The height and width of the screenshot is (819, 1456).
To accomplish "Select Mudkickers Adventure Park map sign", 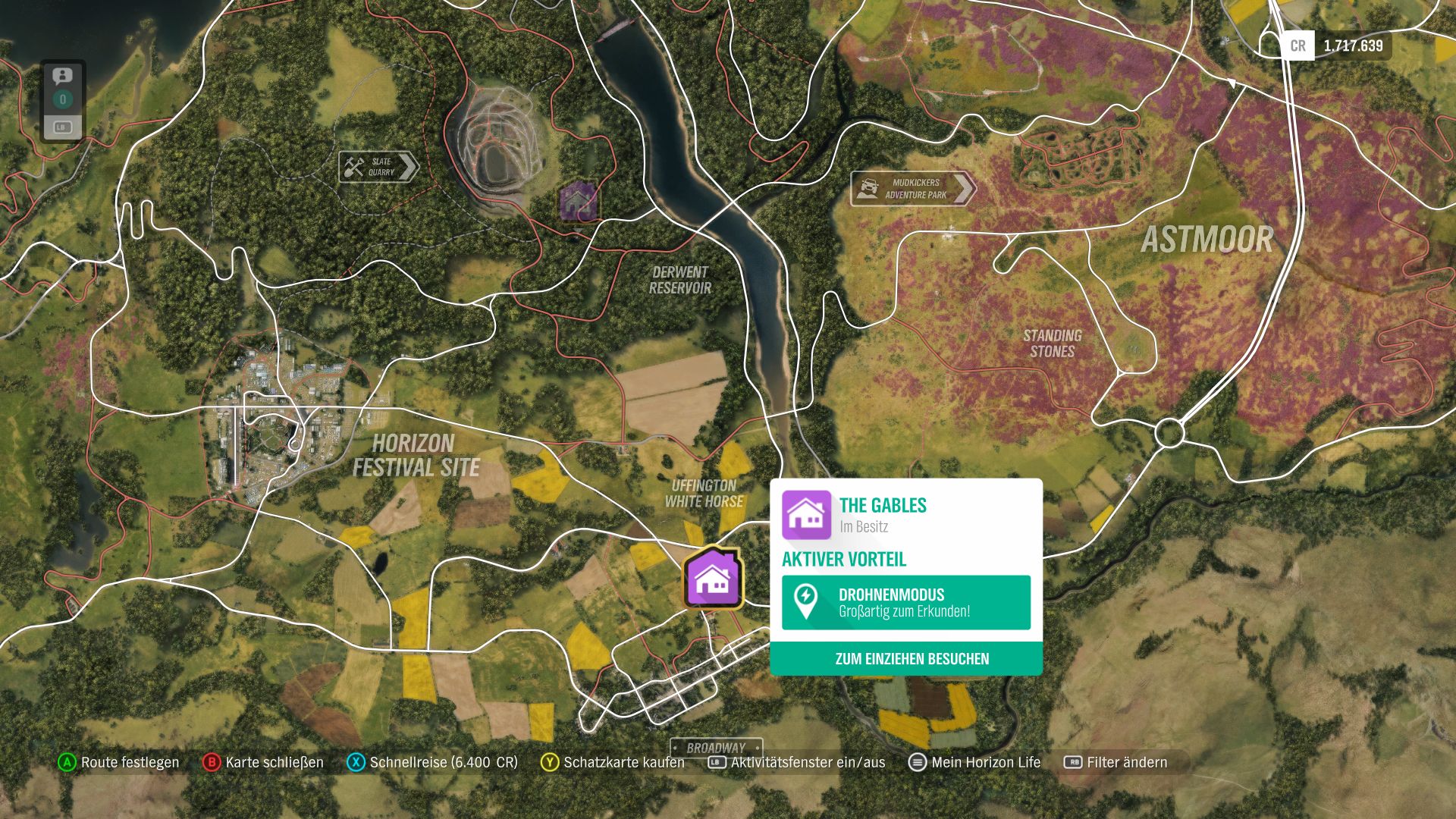I will (x=912, y=189).
